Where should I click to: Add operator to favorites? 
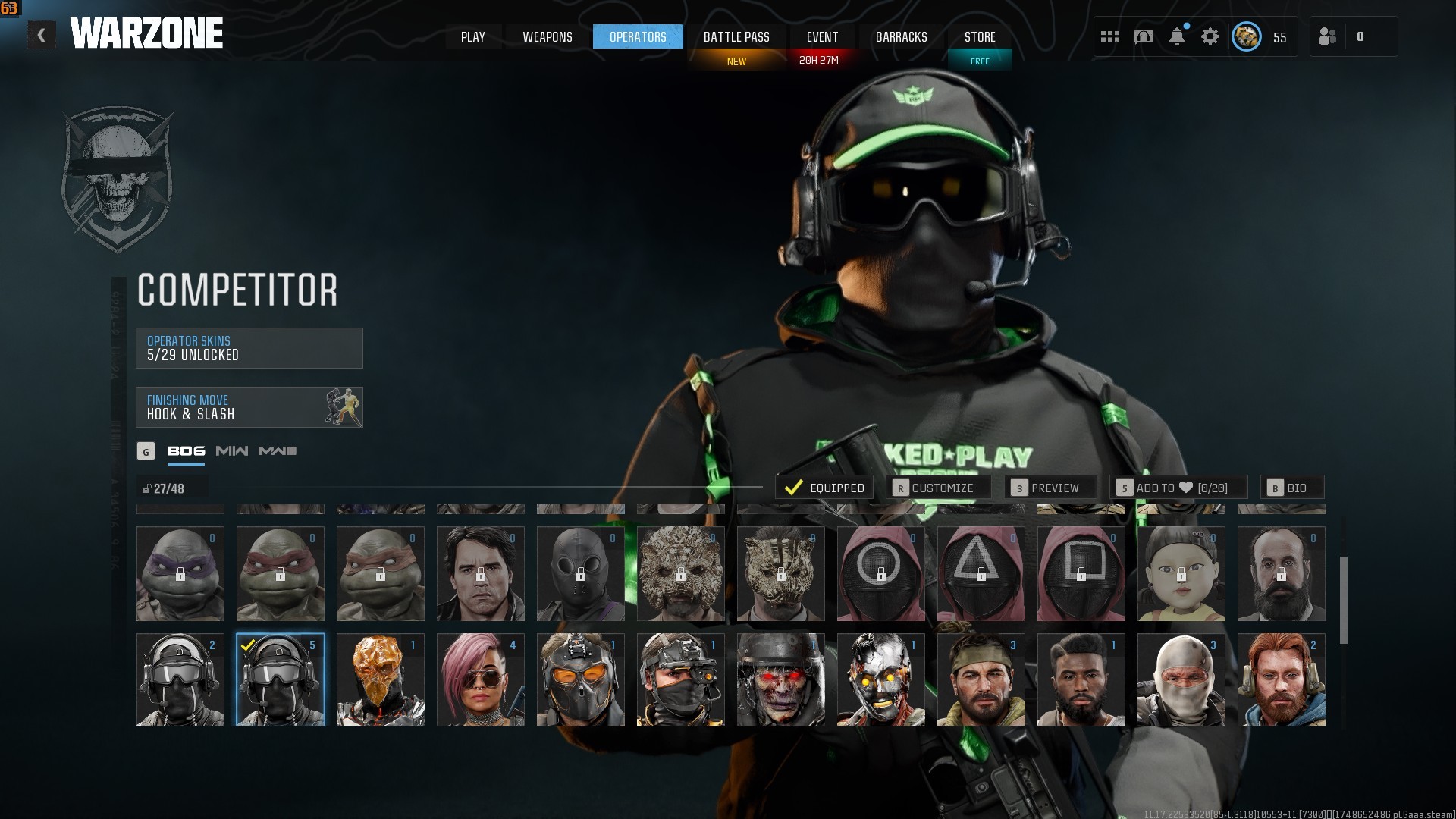1178,488
